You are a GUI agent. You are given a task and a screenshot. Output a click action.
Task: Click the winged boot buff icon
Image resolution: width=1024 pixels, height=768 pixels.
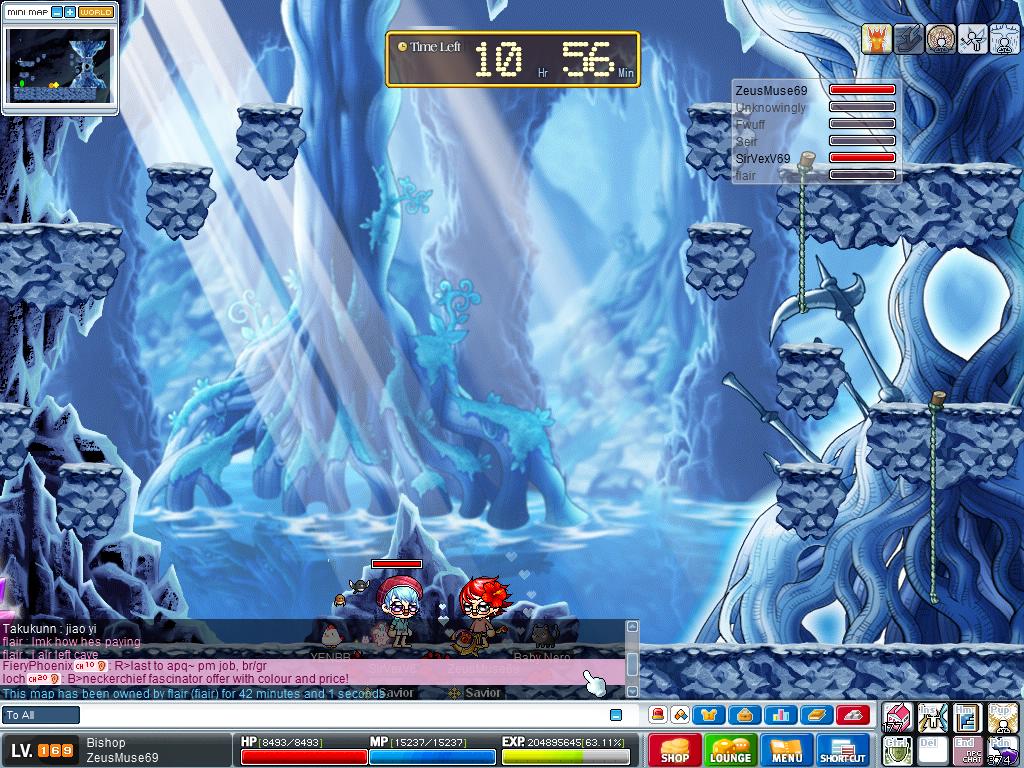point(908,39)
